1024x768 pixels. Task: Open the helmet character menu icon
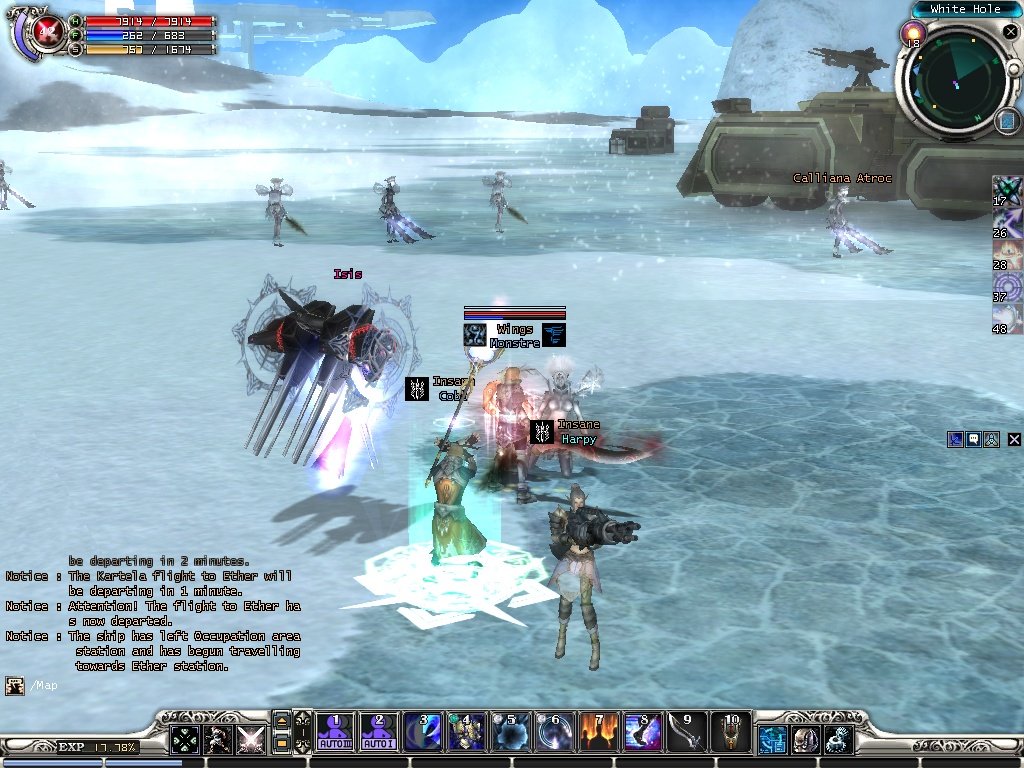point(806,739)
